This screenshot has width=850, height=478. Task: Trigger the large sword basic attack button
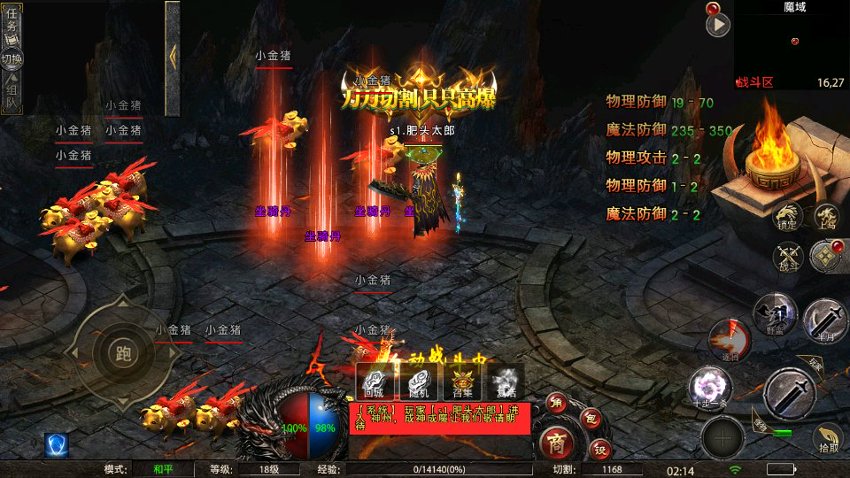[x=789, y=394]
